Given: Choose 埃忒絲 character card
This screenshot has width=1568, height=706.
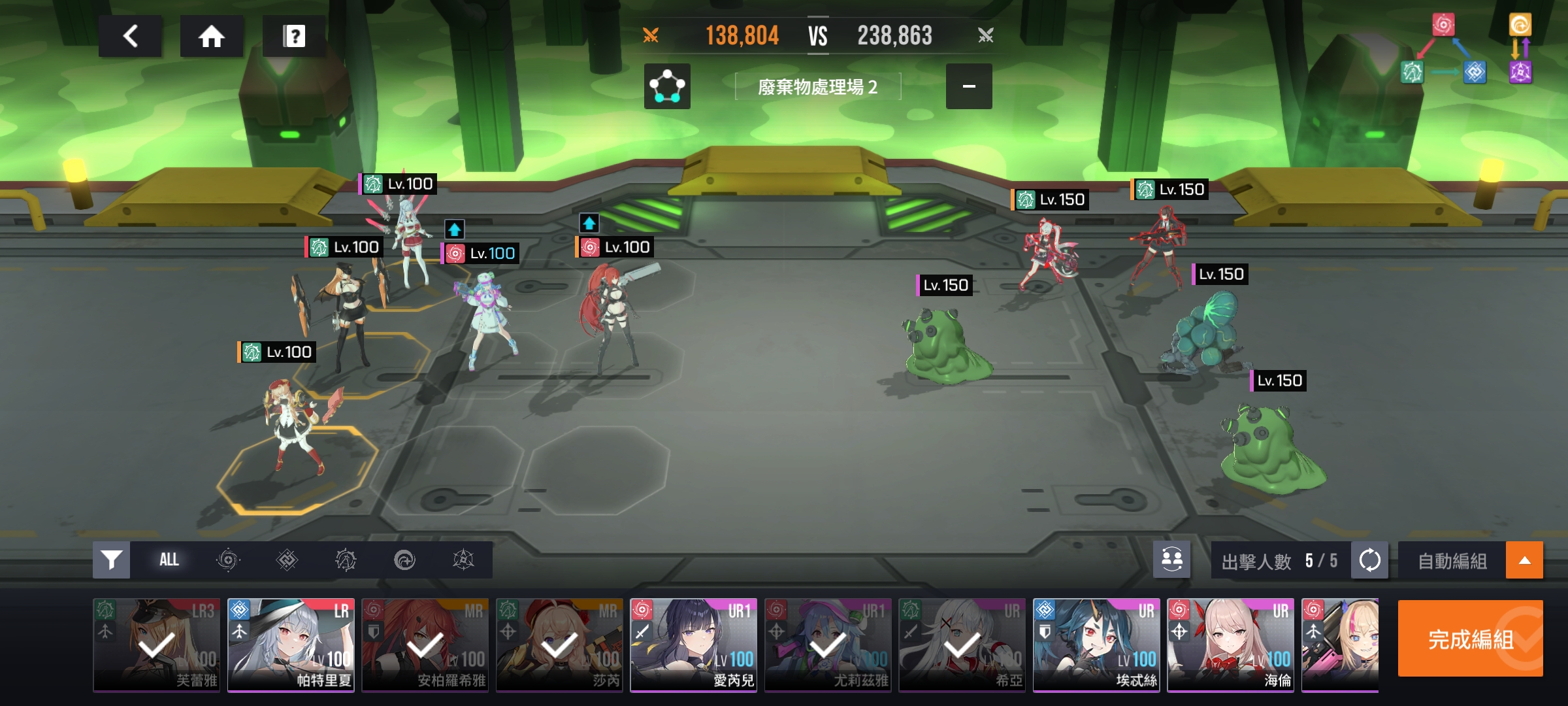Looking at the screenshot, I should 1096,645.
